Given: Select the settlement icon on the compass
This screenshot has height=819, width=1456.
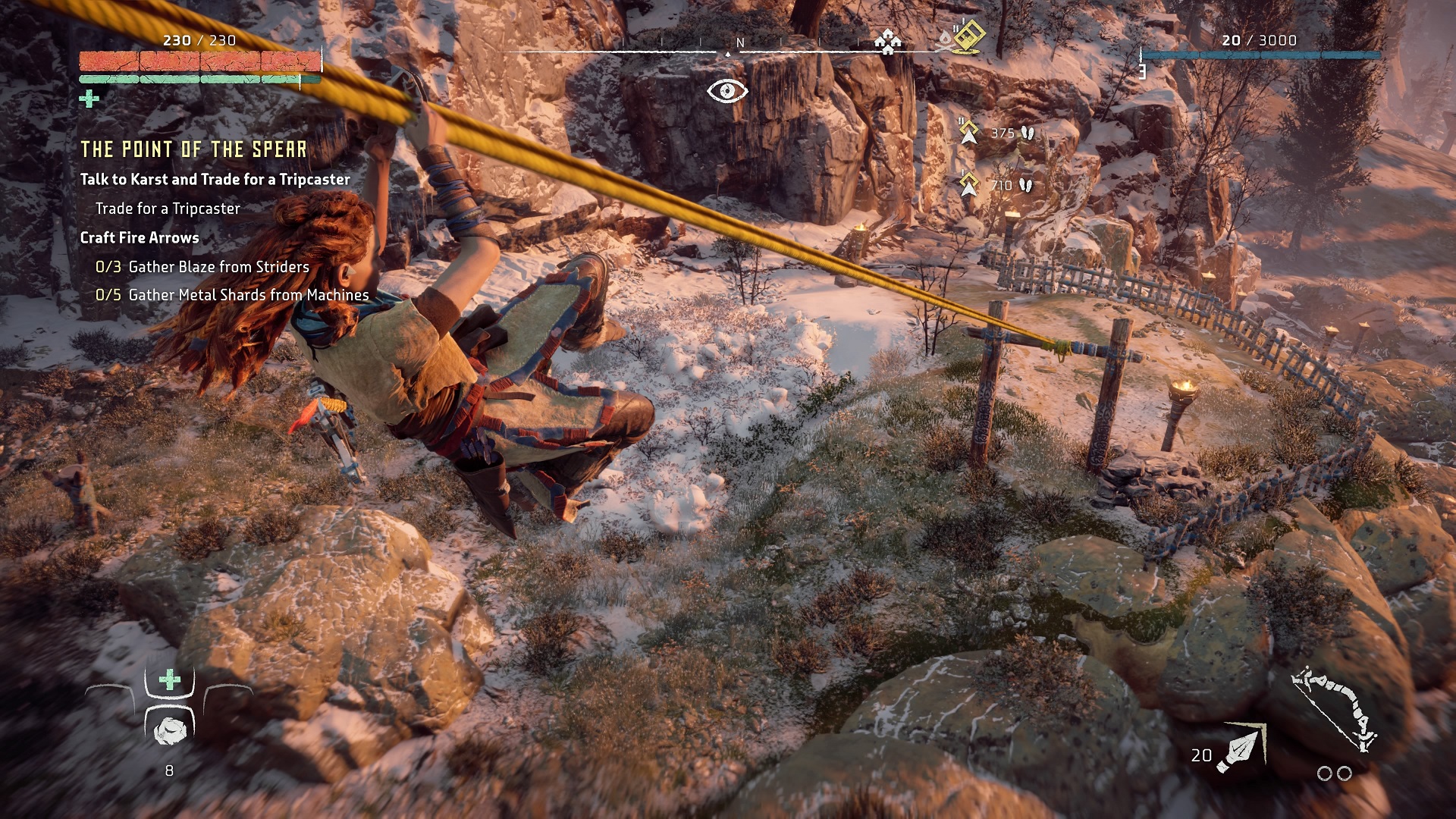Looking at the screenshot, I should pos(886,41).
